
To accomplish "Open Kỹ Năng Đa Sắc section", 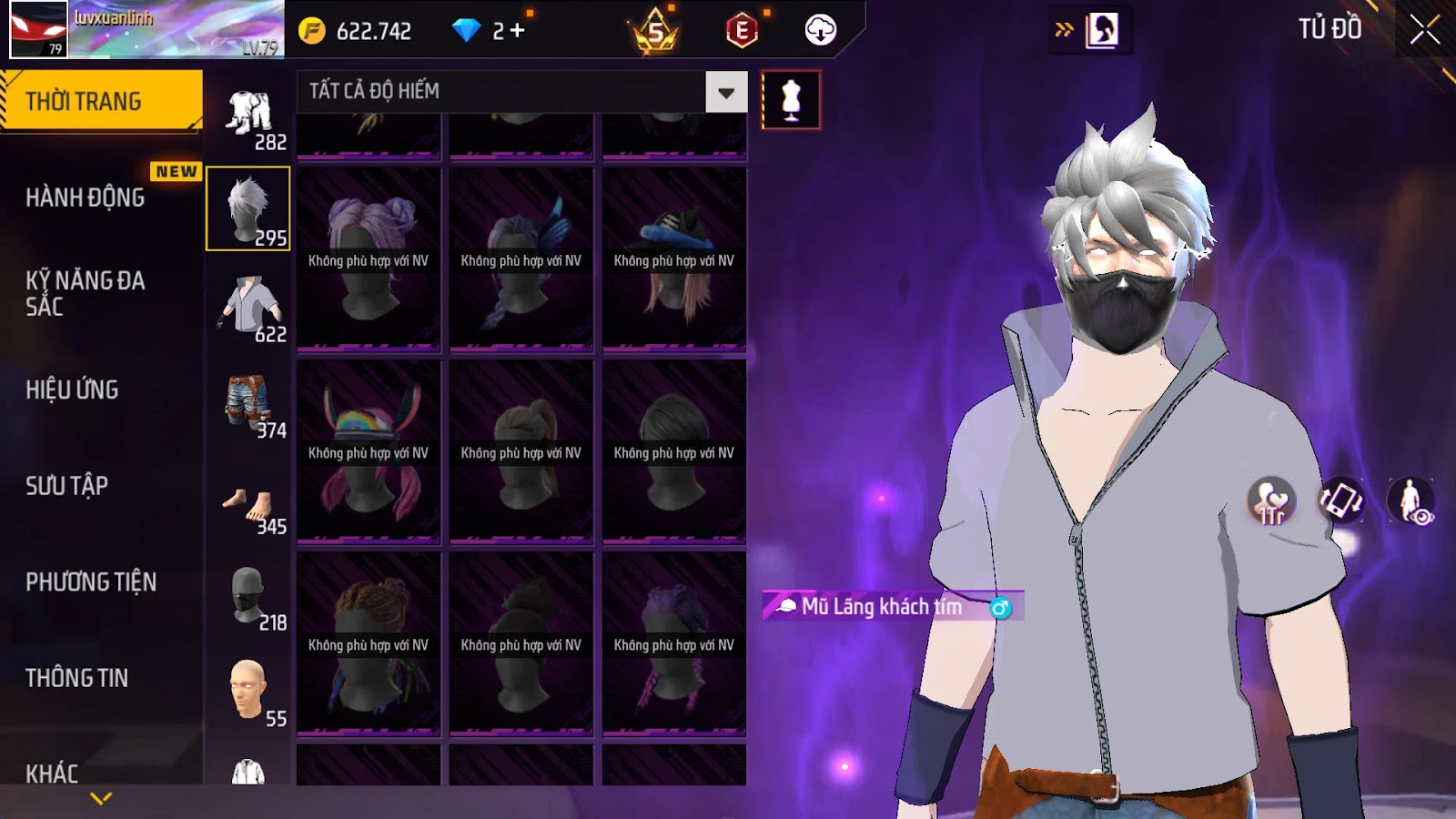I will click(86, 293).
